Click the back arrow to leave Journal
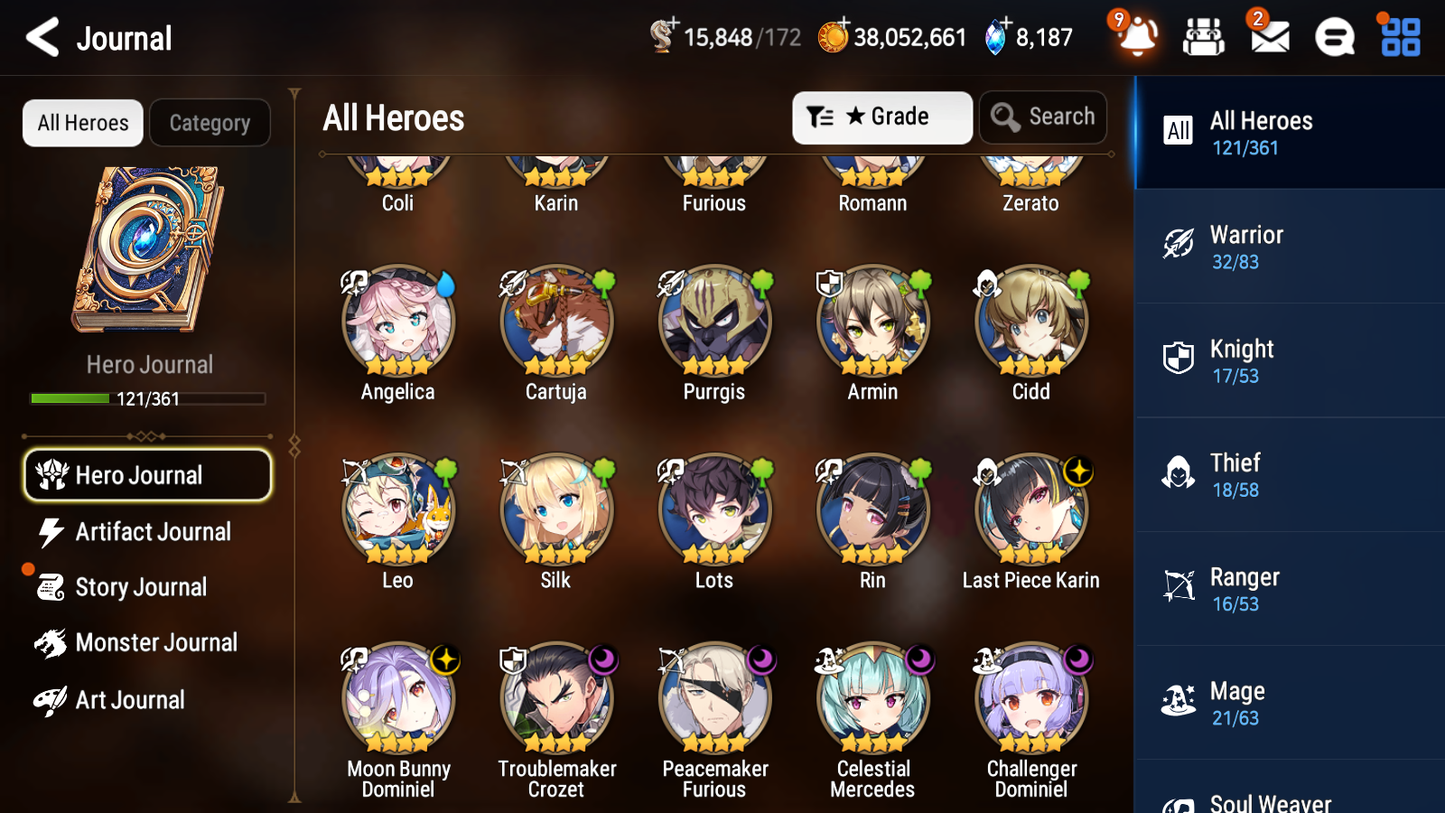1445x813 pixels. pyautogui.click(x=42, y=37)
